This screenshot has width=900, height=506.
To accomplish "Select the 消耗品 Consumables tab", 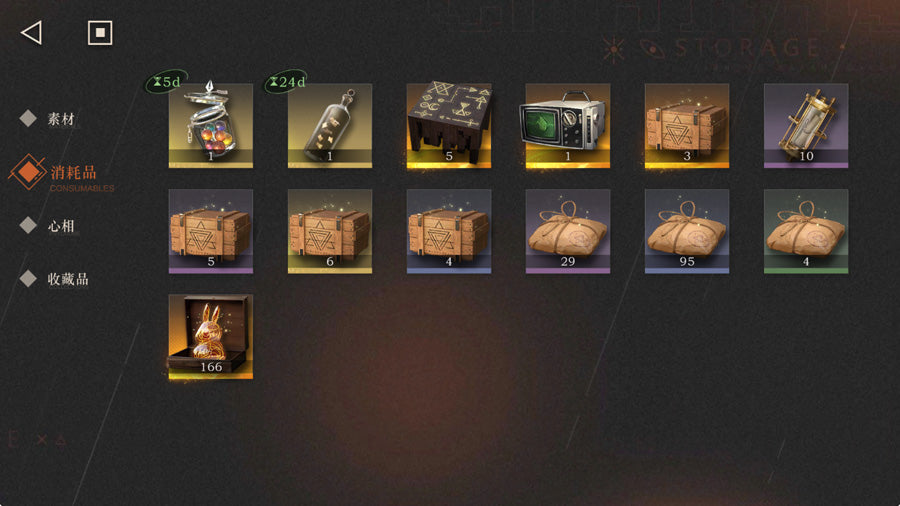I will tap(72, 174).
